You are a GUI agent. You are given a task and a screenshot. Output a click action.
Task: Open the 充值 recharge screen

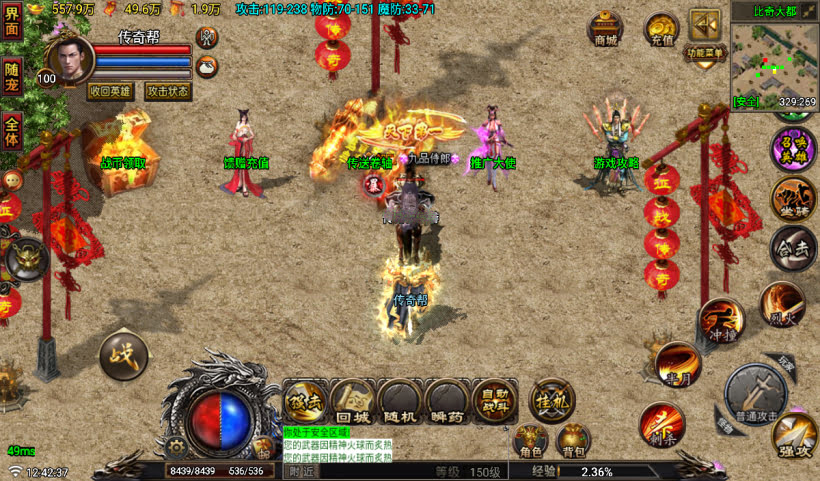[x=661, y=29]
